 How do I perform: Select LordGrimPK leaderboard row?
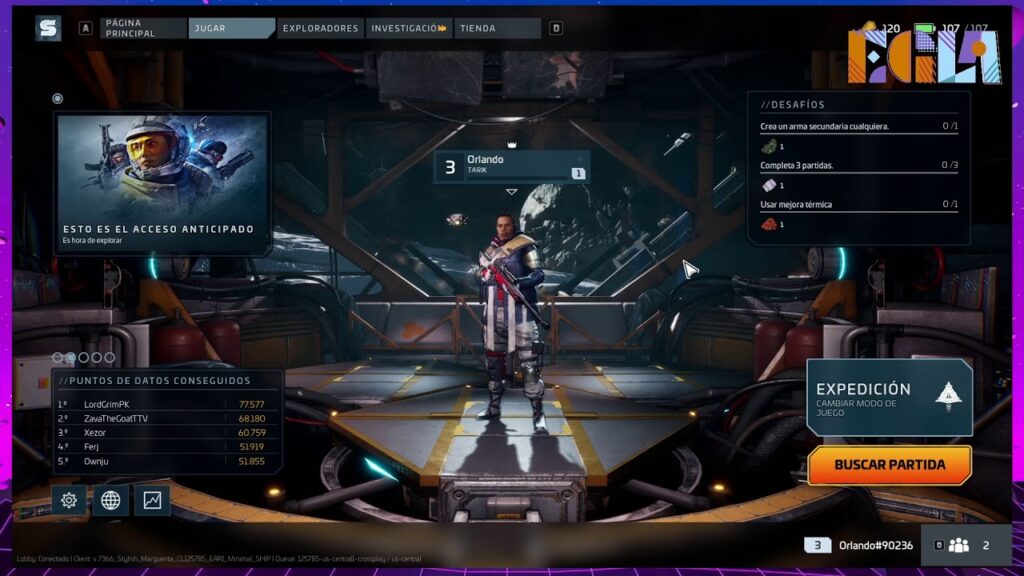[166, 404]
